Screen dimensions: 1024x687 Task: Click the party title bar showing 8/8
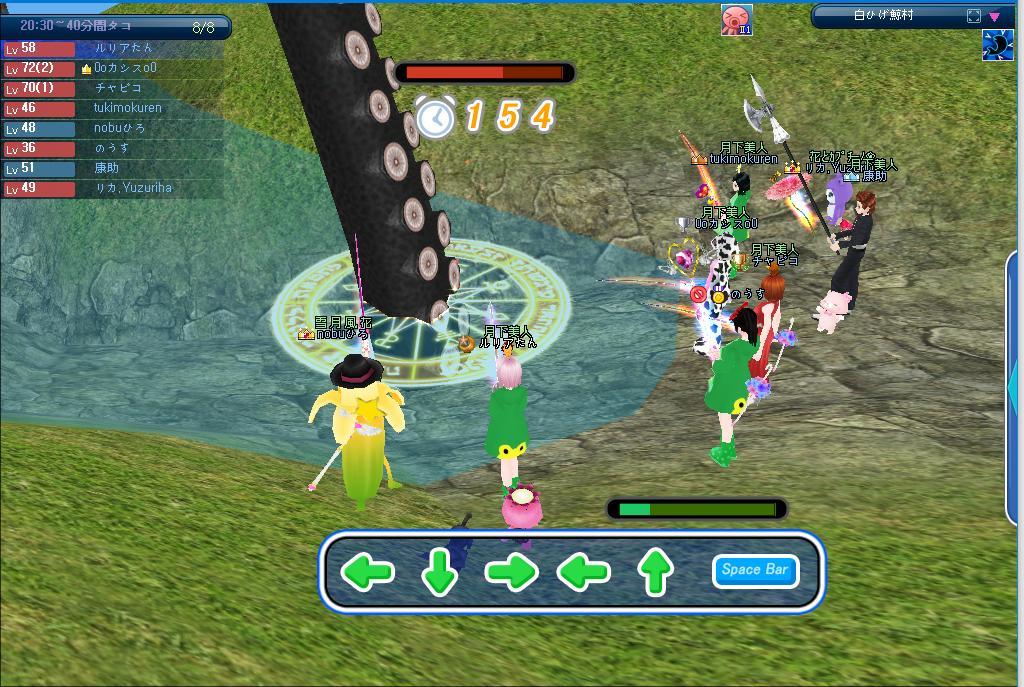115,27
